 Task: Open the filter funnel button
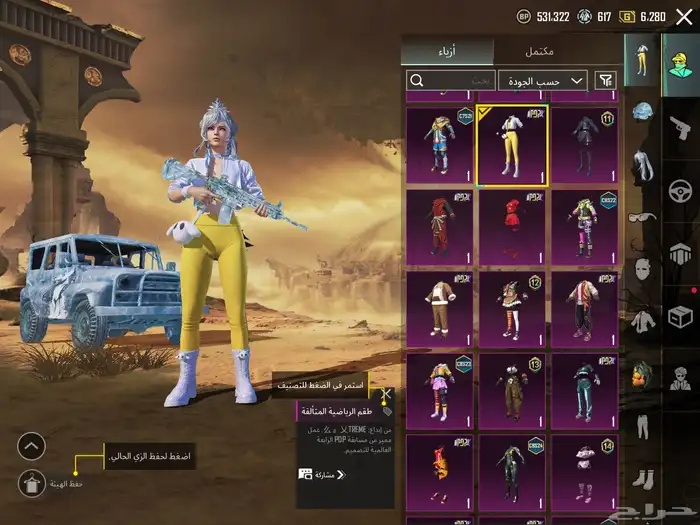point(605,80)
